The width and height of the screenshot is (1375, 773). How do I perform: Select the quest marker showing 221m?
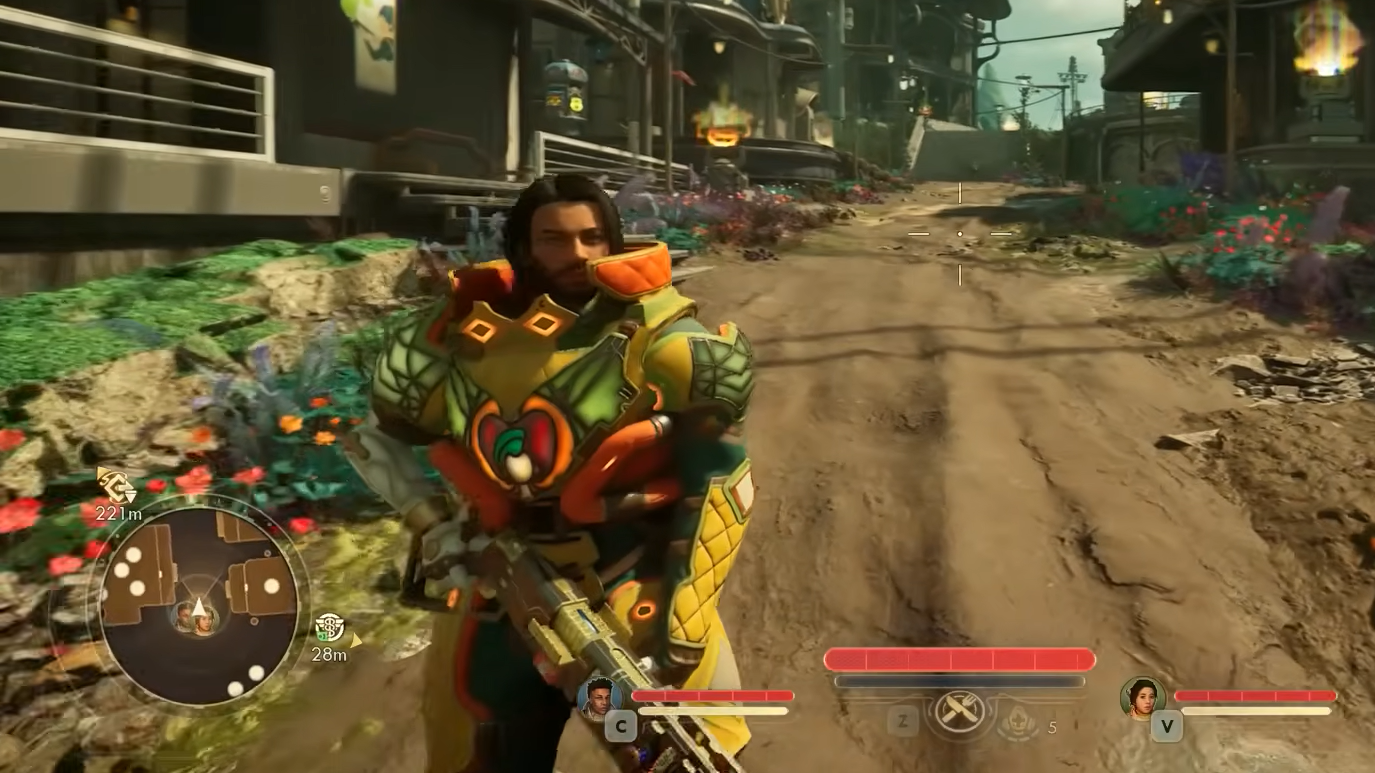coord(117,486)
